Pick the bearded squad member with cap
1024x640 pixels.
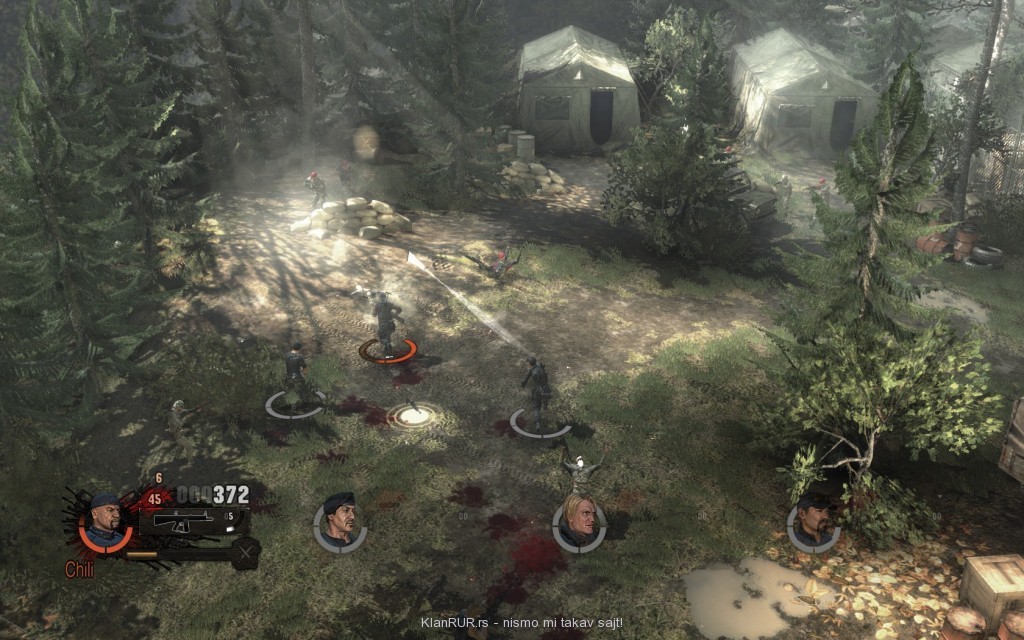click(813, 523)
